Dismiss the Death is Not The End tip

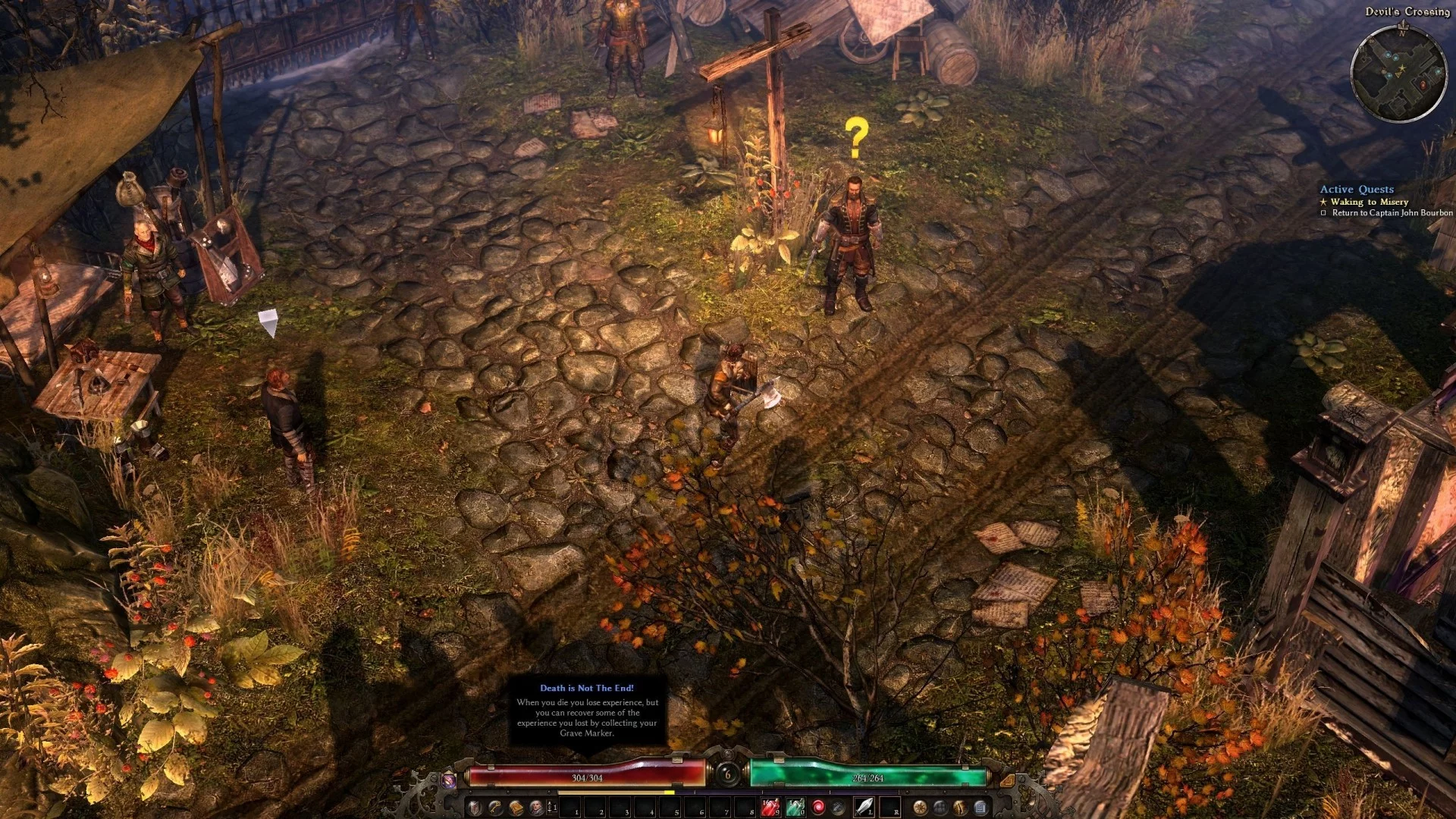click(x=587, y=711)
